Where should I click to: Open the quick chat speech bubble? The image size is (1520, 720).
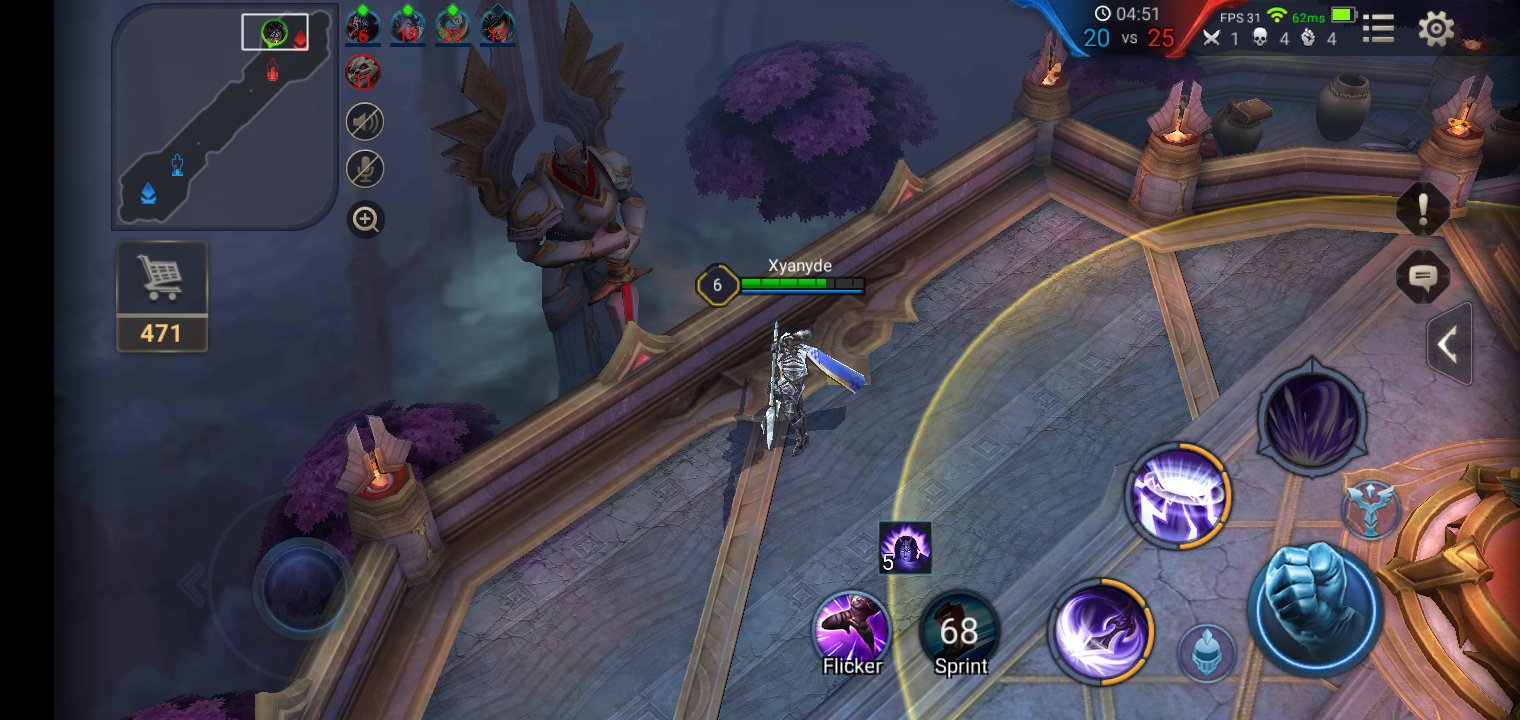(1422, 277)
